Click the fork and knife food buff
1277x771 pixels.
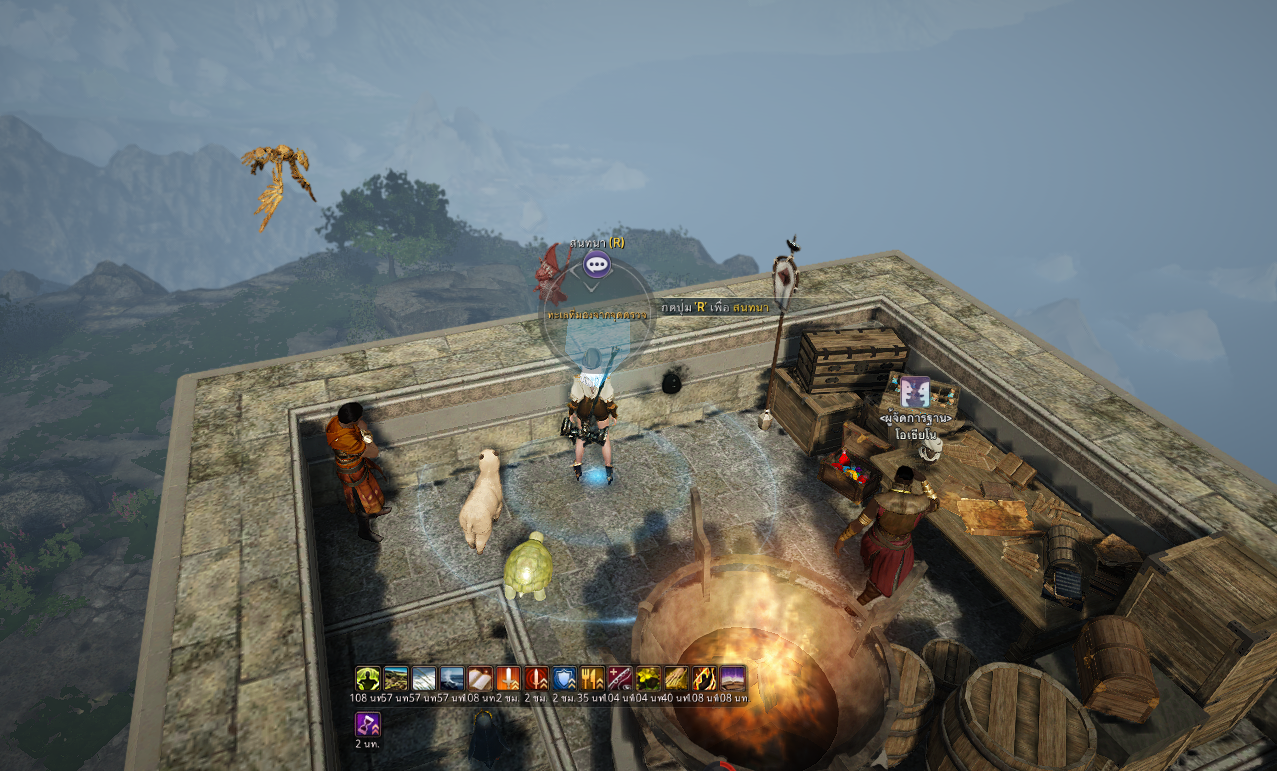pos(592,679)
